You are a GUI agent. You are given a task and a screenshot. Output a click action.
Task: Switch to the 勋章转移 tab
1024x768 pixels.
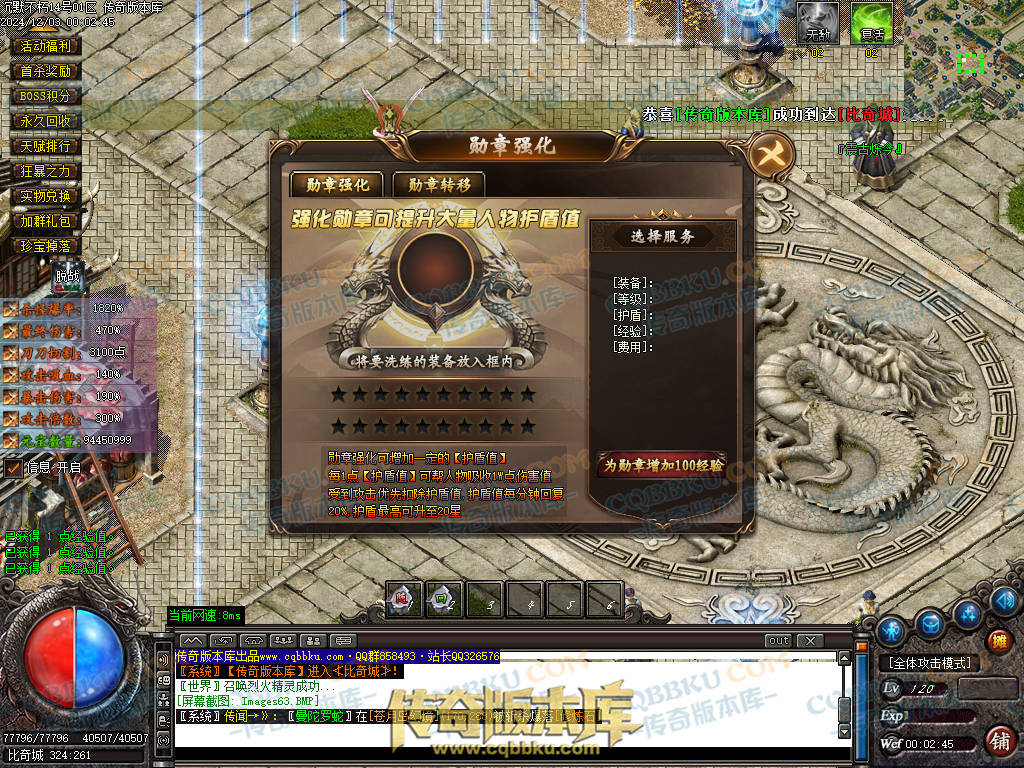coord(438,184)
